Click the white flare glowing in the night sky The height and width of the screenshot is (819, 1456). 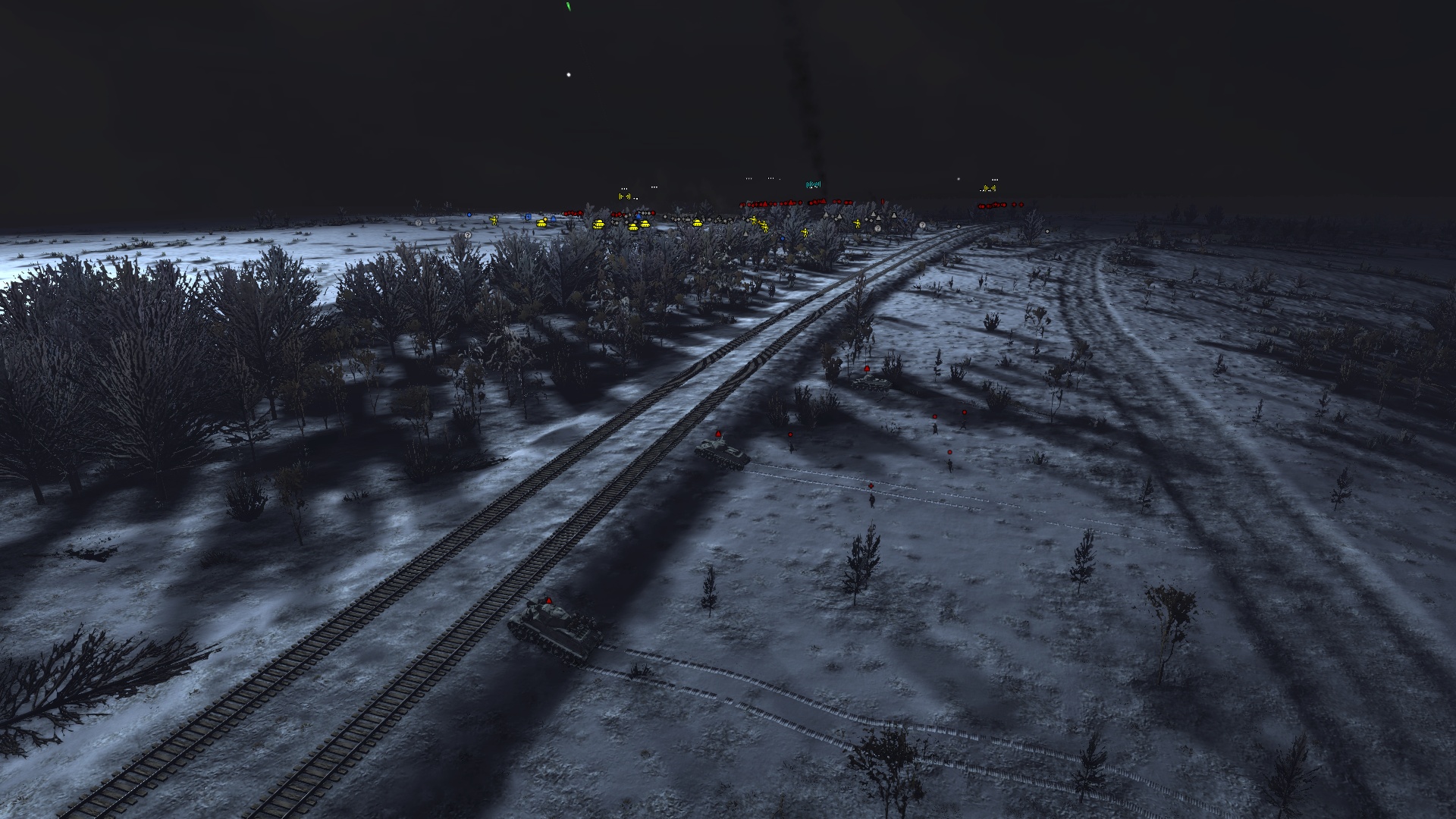tap(566, 74)
